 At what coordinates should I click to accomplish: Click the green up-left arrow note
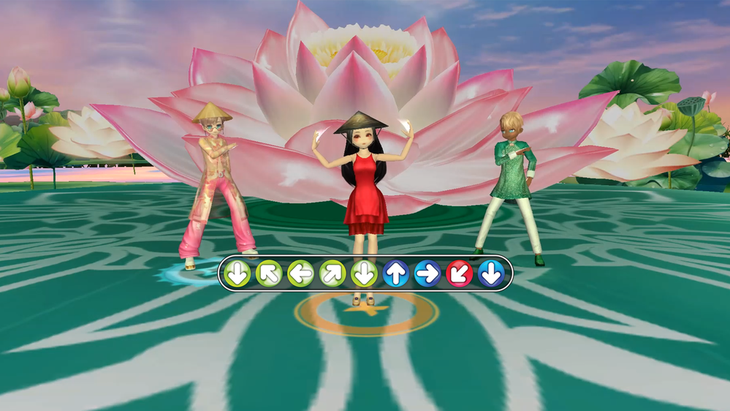click(x=268, y=273)
